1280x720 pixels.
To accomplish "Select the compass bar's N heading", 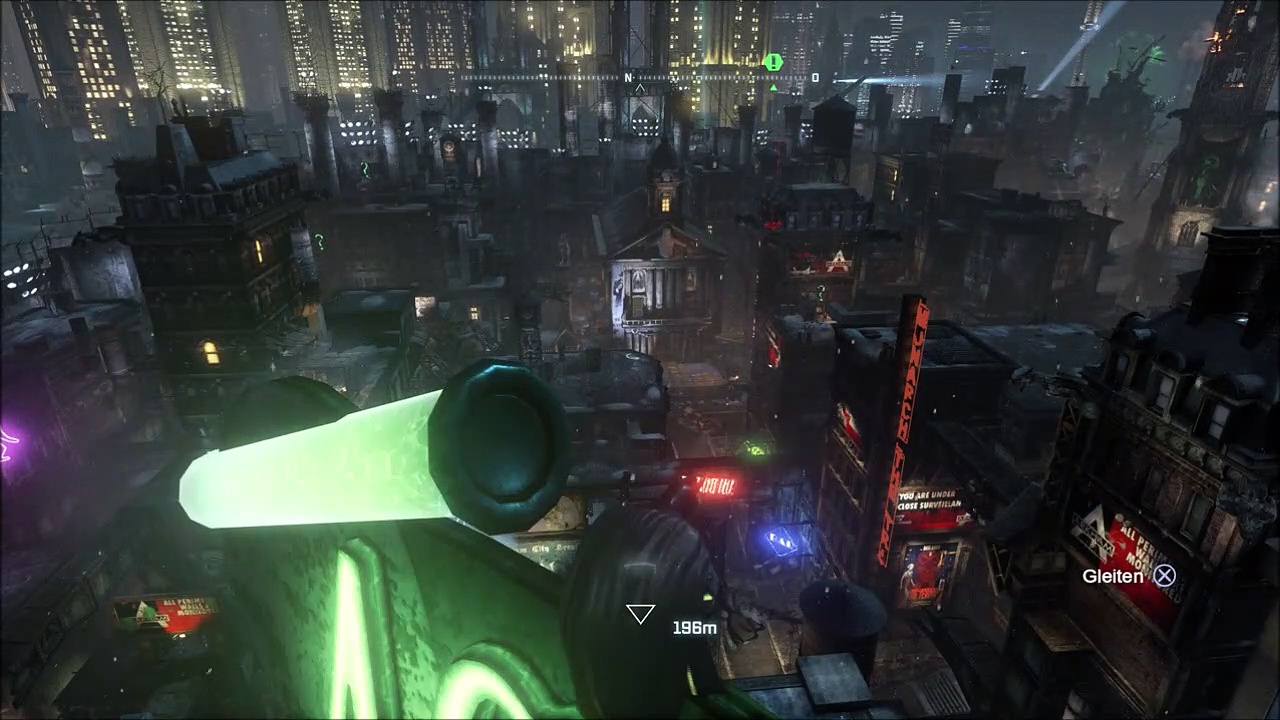I will coord(629,77).
